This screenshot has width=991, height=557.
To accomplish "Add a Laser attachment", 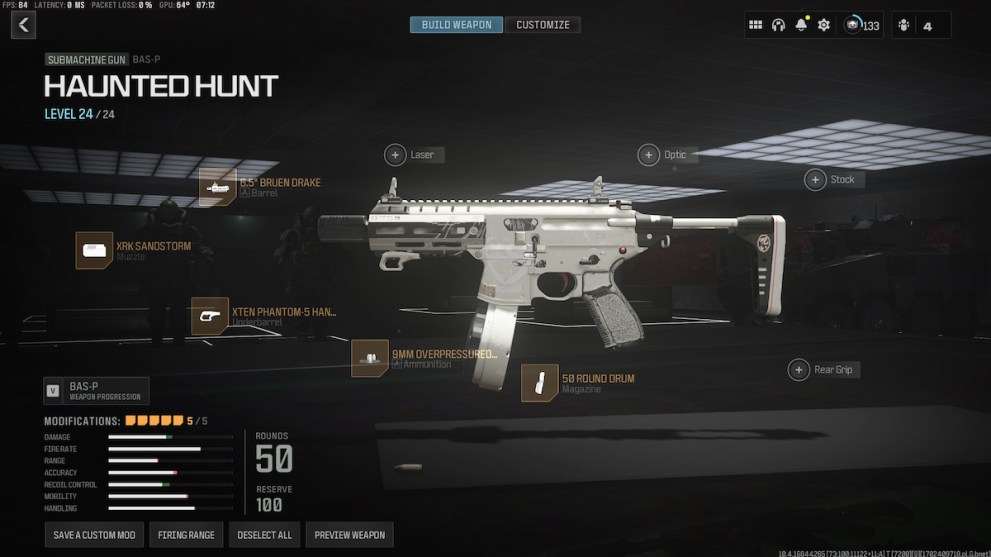I will pyautogui.click(x=396, y=155).
